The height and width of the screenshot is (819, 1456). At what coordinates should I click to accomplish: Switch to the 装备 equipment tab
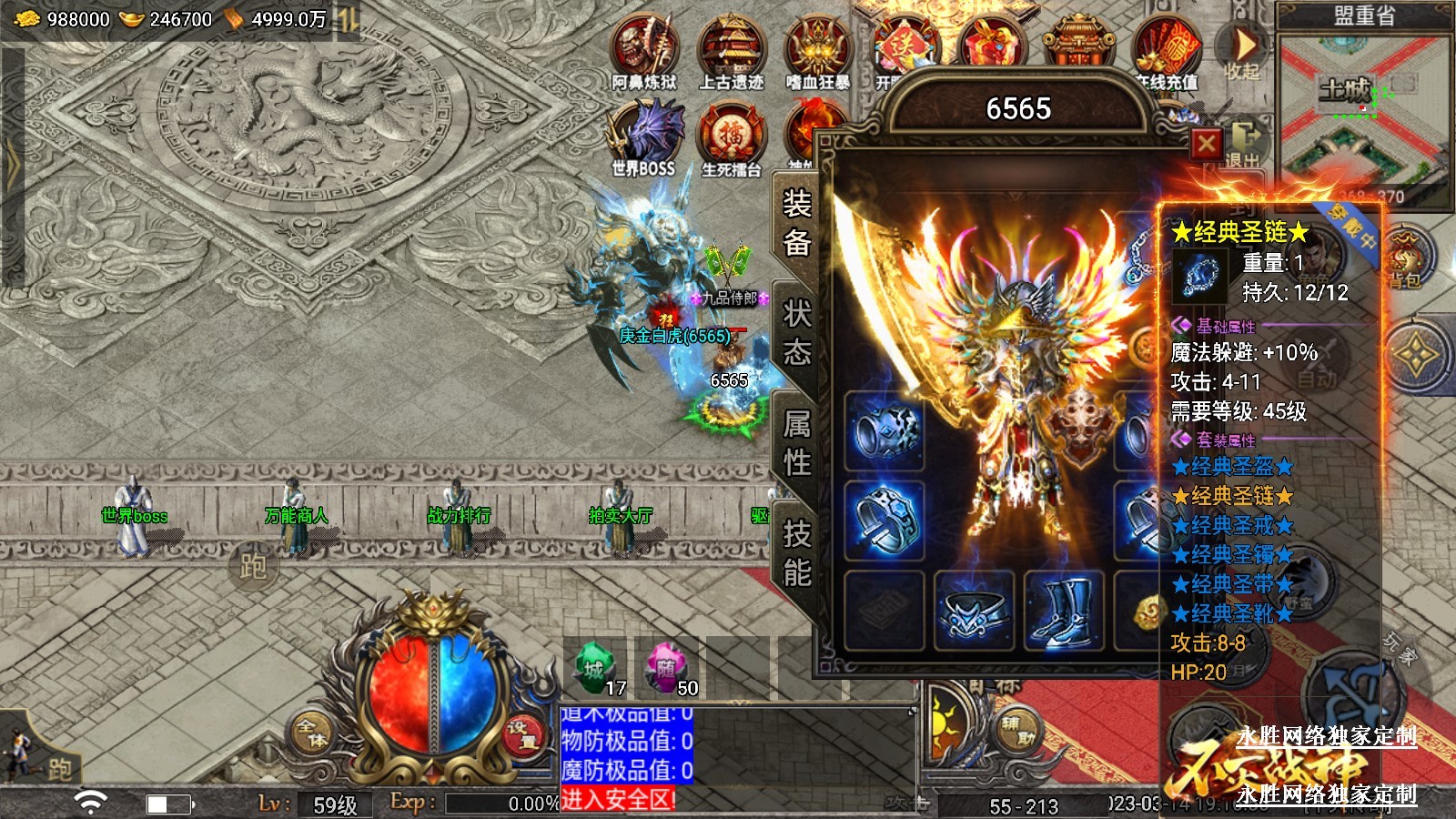pos(797,223)
